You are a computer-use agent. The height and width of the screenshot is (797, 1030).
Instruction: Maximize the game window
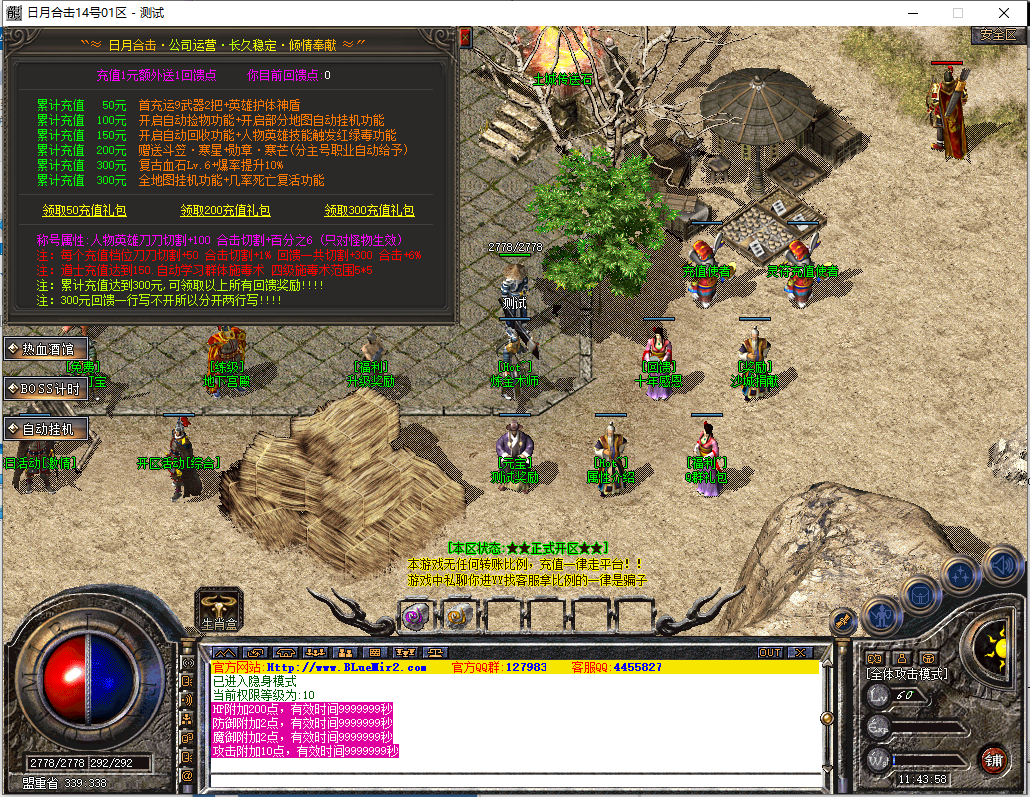point(957,13)
